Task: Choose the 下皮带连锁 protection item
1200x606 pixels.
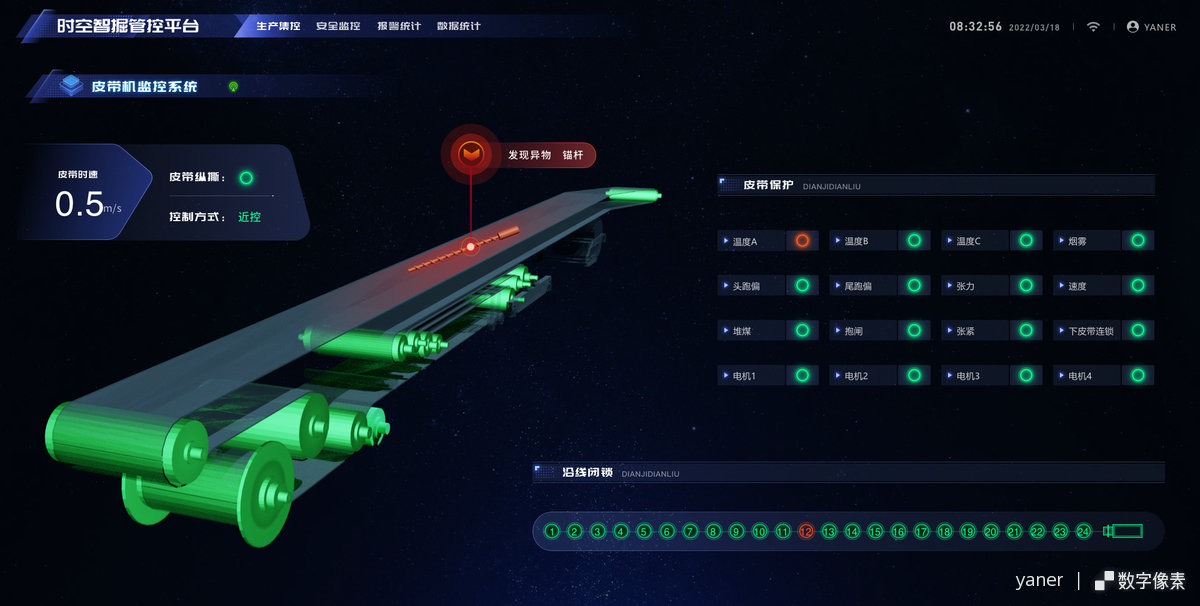Action: [1104, 331]
